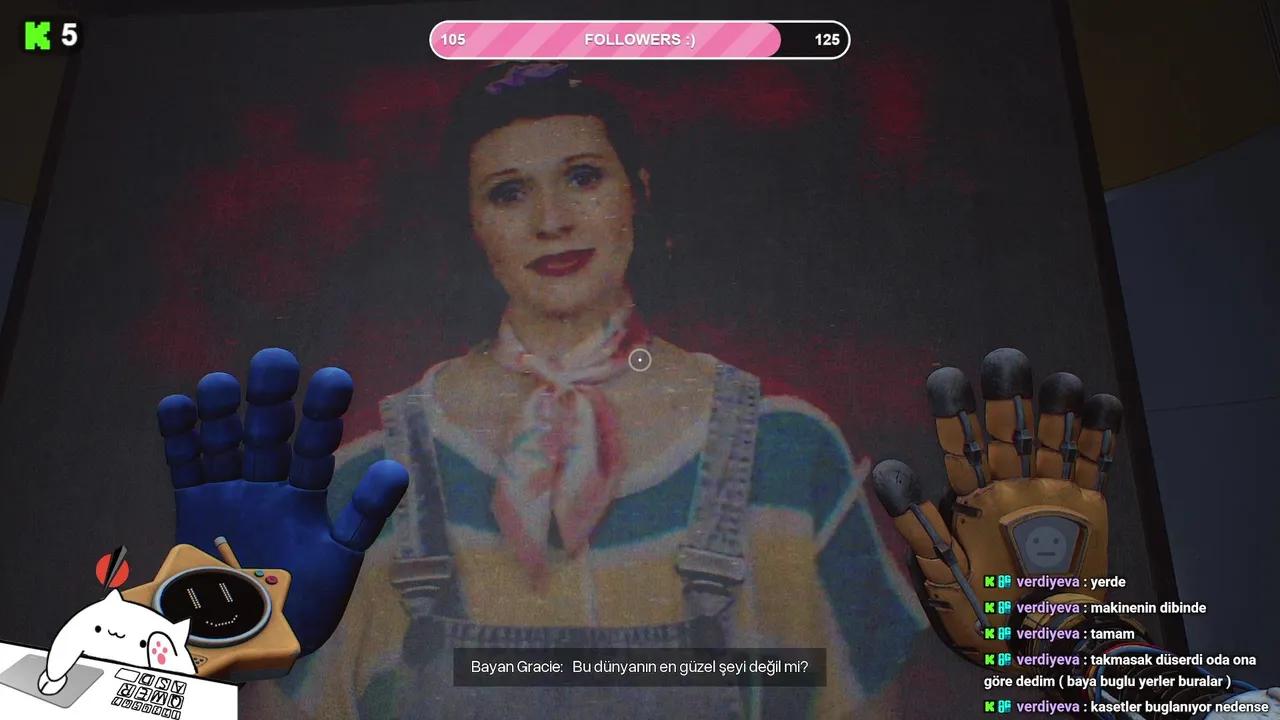Click the crosshair dot at screen center
The height and width of the screenshot is (720, 1280).
pyautogui.click(x=640, y=360)
